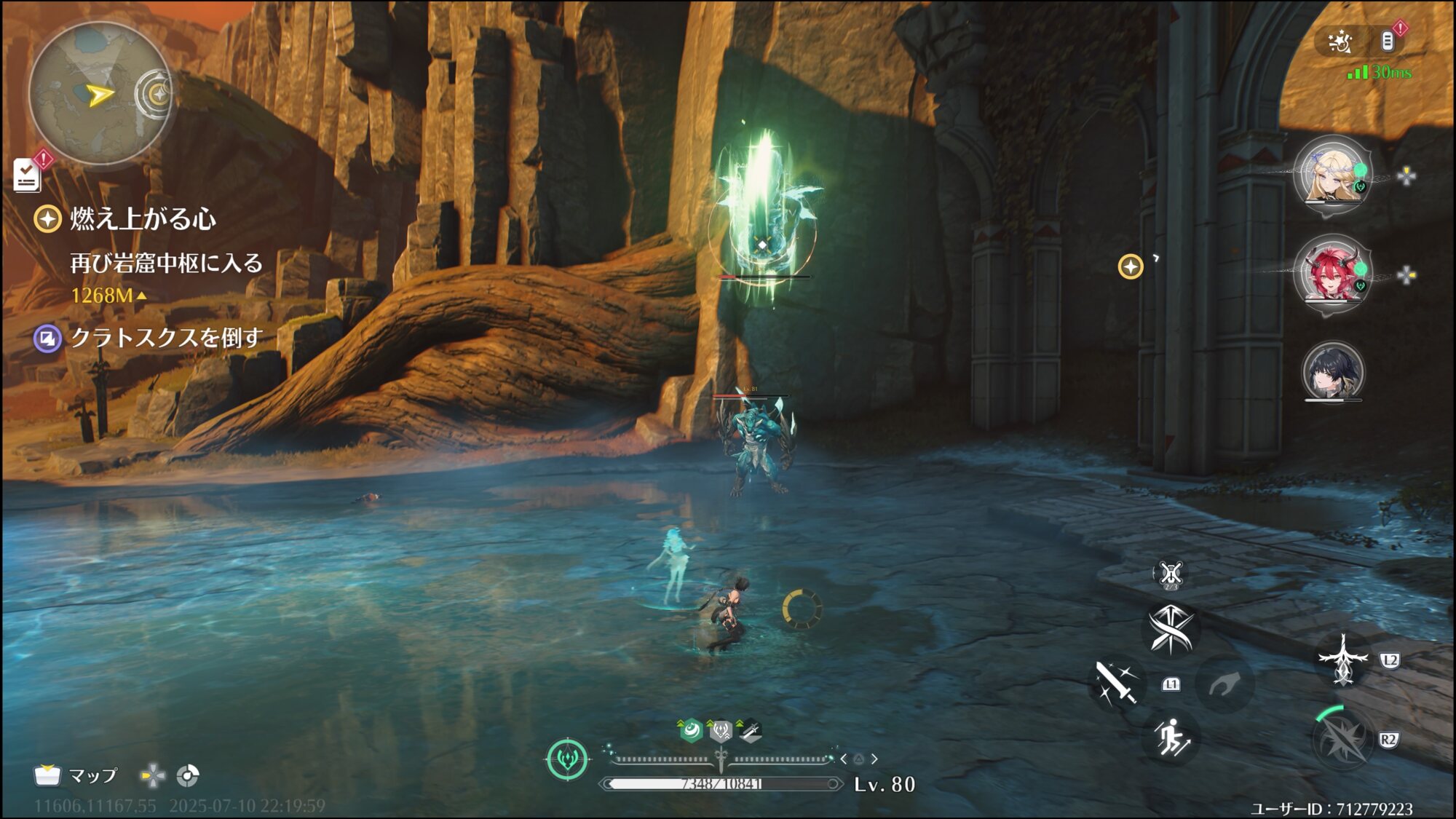
Task: Select the crossed-swords target lock icon
Action: tap(1171, 574)
